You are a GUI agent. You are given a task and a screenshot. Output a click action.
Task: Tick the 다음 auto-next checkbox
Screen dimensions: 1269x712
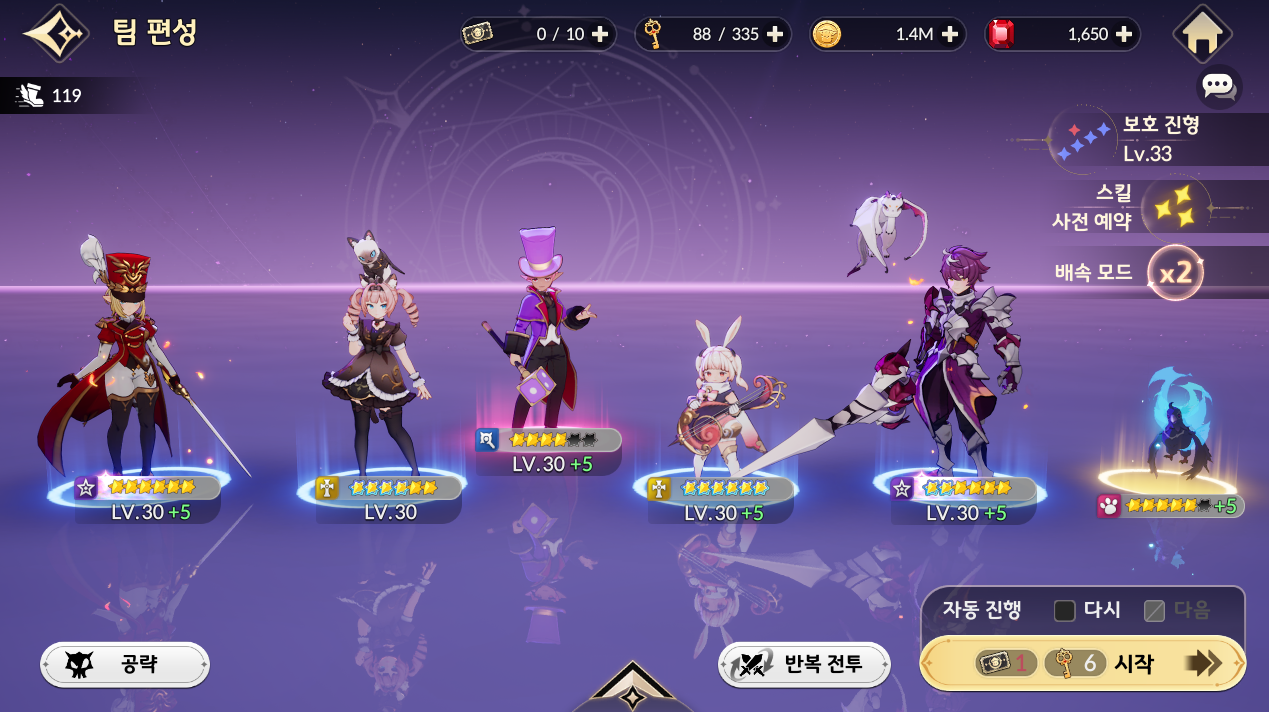1155,610
